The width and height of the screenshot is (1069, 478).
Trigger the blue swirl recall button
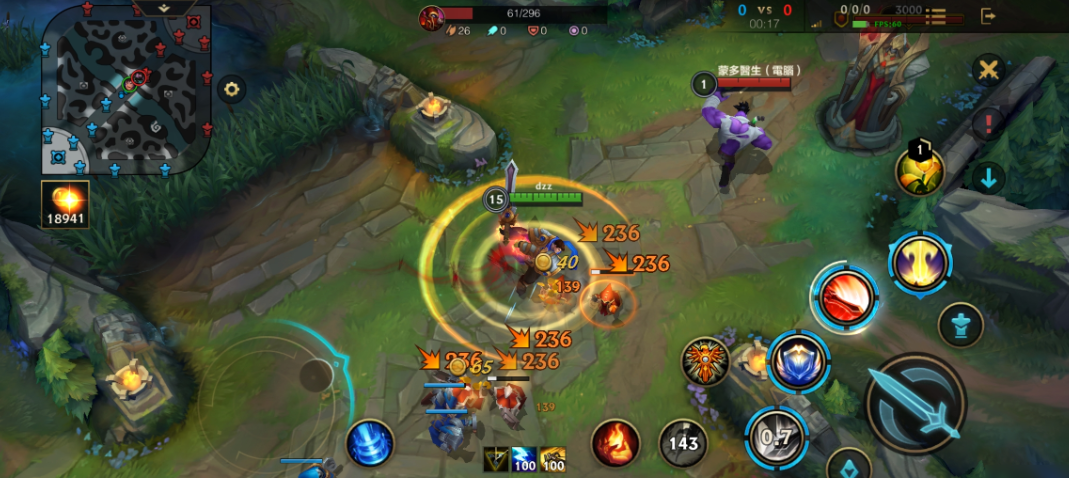(370, 443)
